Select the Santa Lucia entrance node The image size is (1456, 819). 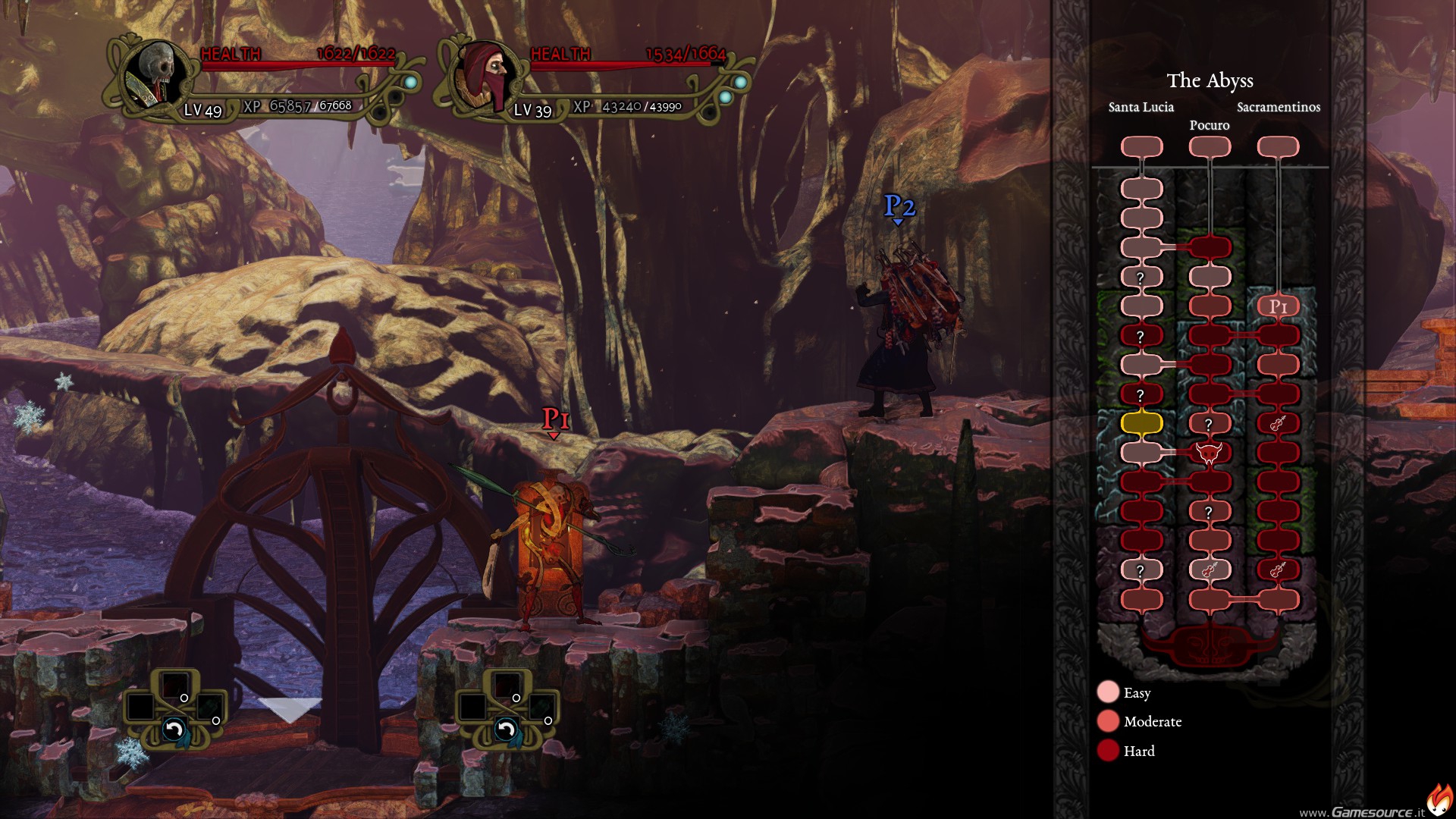pos(1141,146)
